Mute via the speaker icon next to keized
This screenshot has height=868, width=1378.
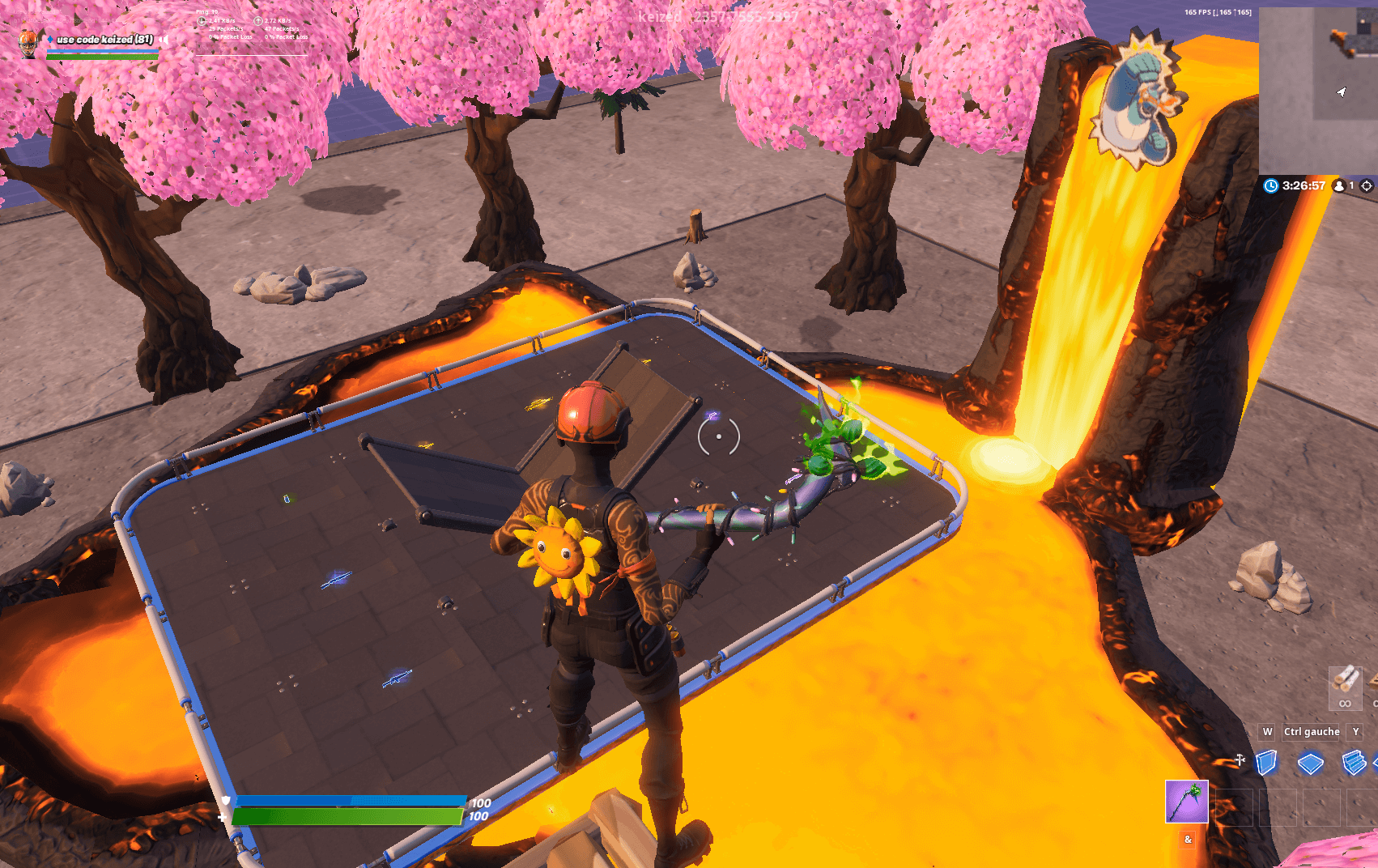[164, 40]
